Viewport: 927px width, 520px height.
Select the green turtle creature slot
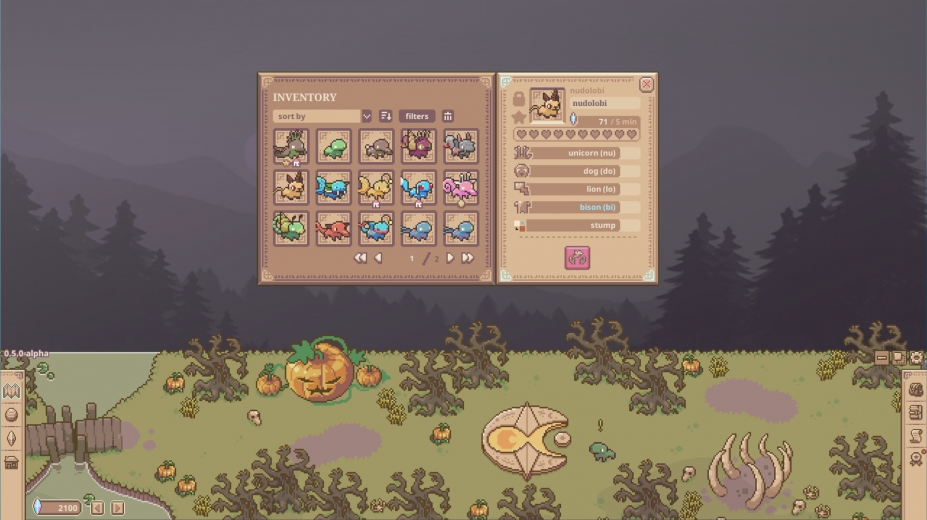pyautogui.click(x=333, y=147)
